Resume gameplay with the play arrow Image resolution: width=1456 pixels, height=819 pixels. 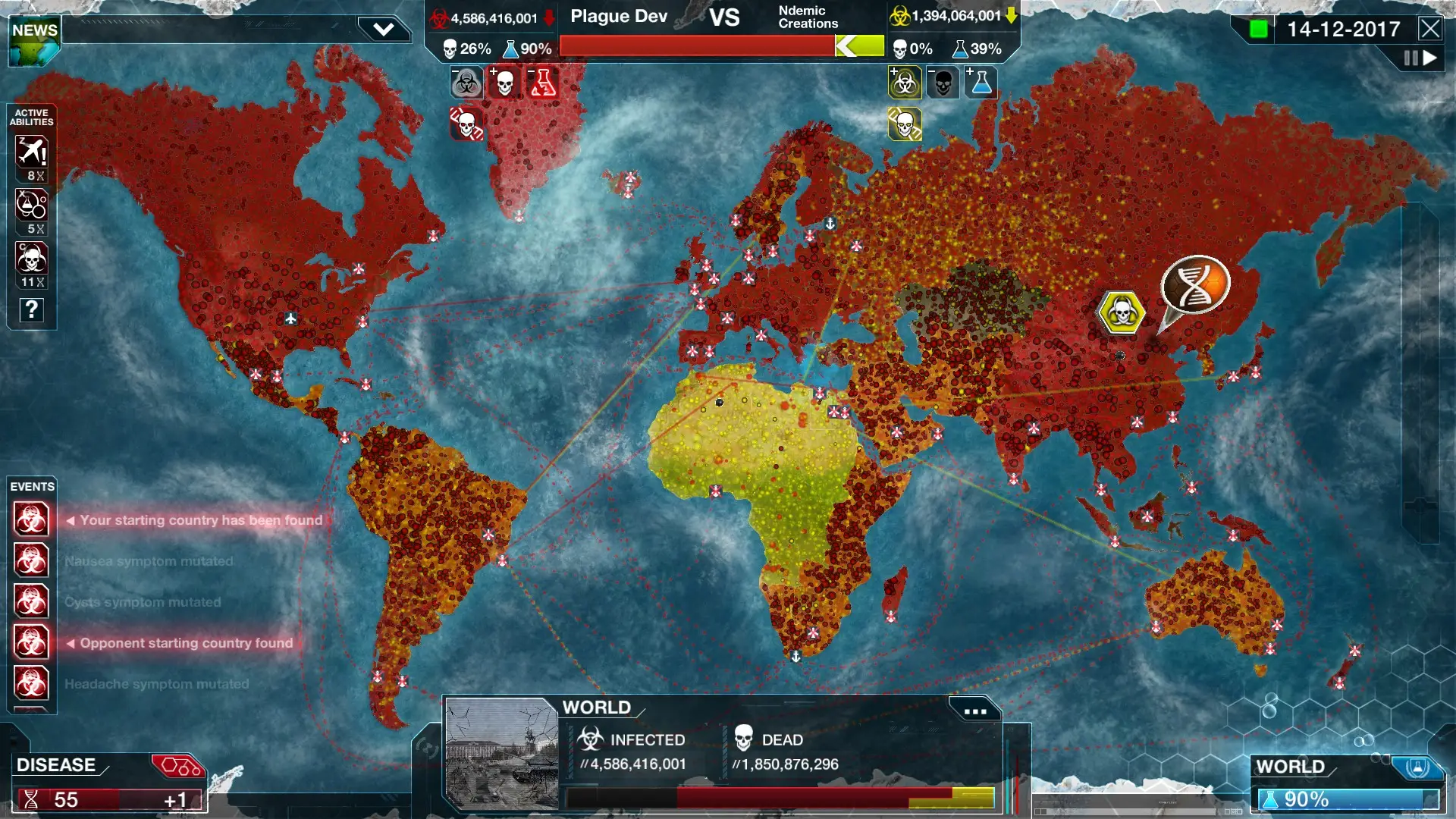[1432, 57]
